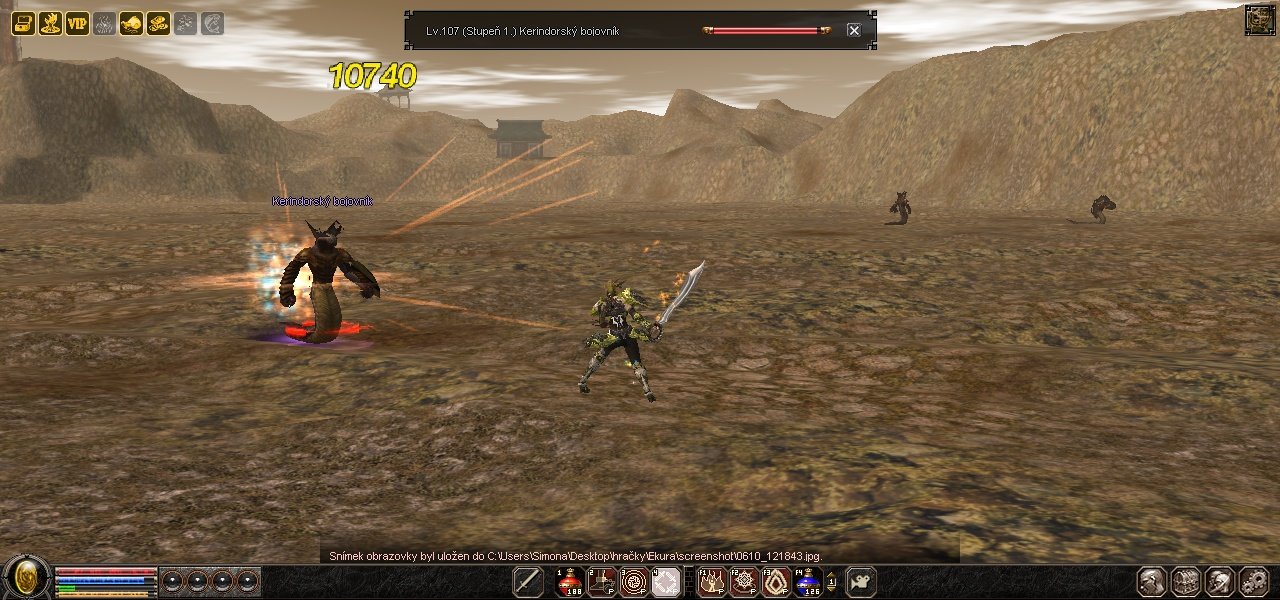Click the golden flame buff icon
The width and height of the screenshot is (1280, 600).
[x=50, y=24]
